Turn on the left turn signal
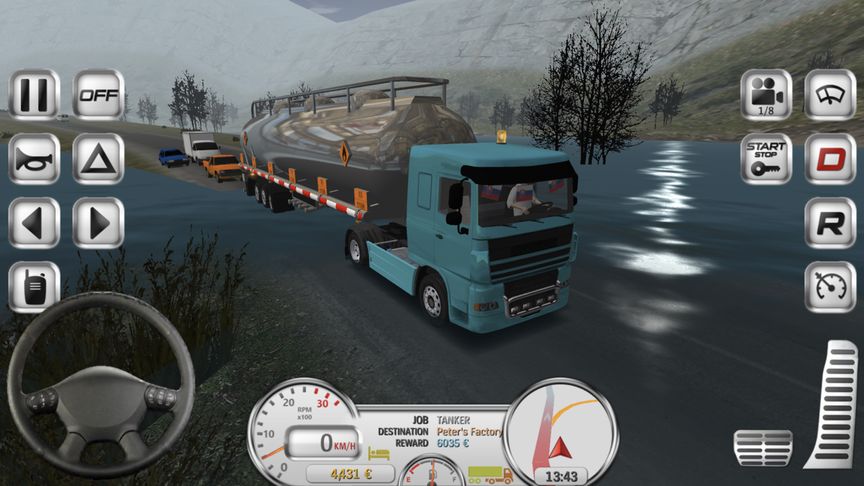 pyautogui.click(x=34, y=222)
